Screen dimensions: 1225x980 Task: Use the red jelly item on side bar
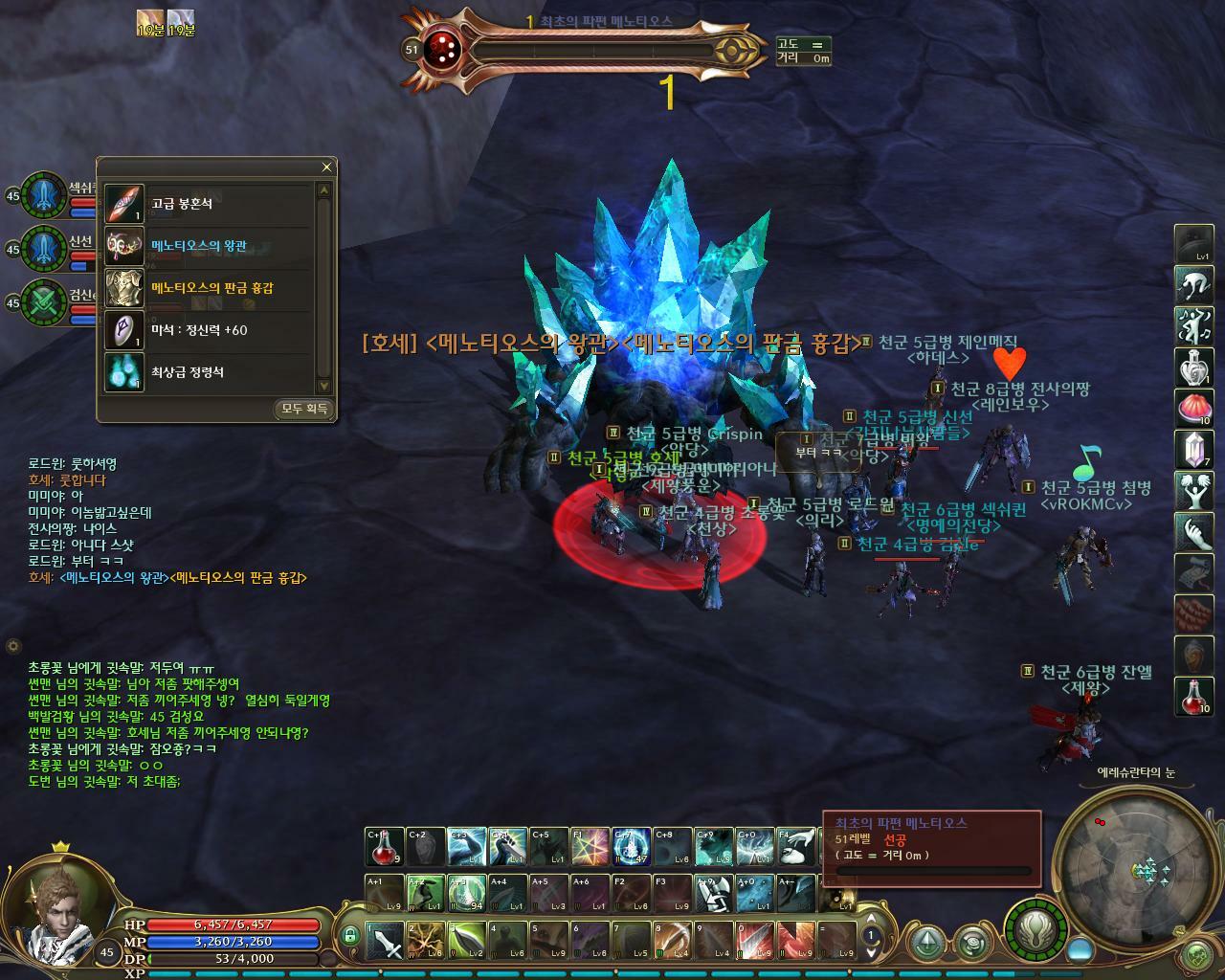point(1194,408)
